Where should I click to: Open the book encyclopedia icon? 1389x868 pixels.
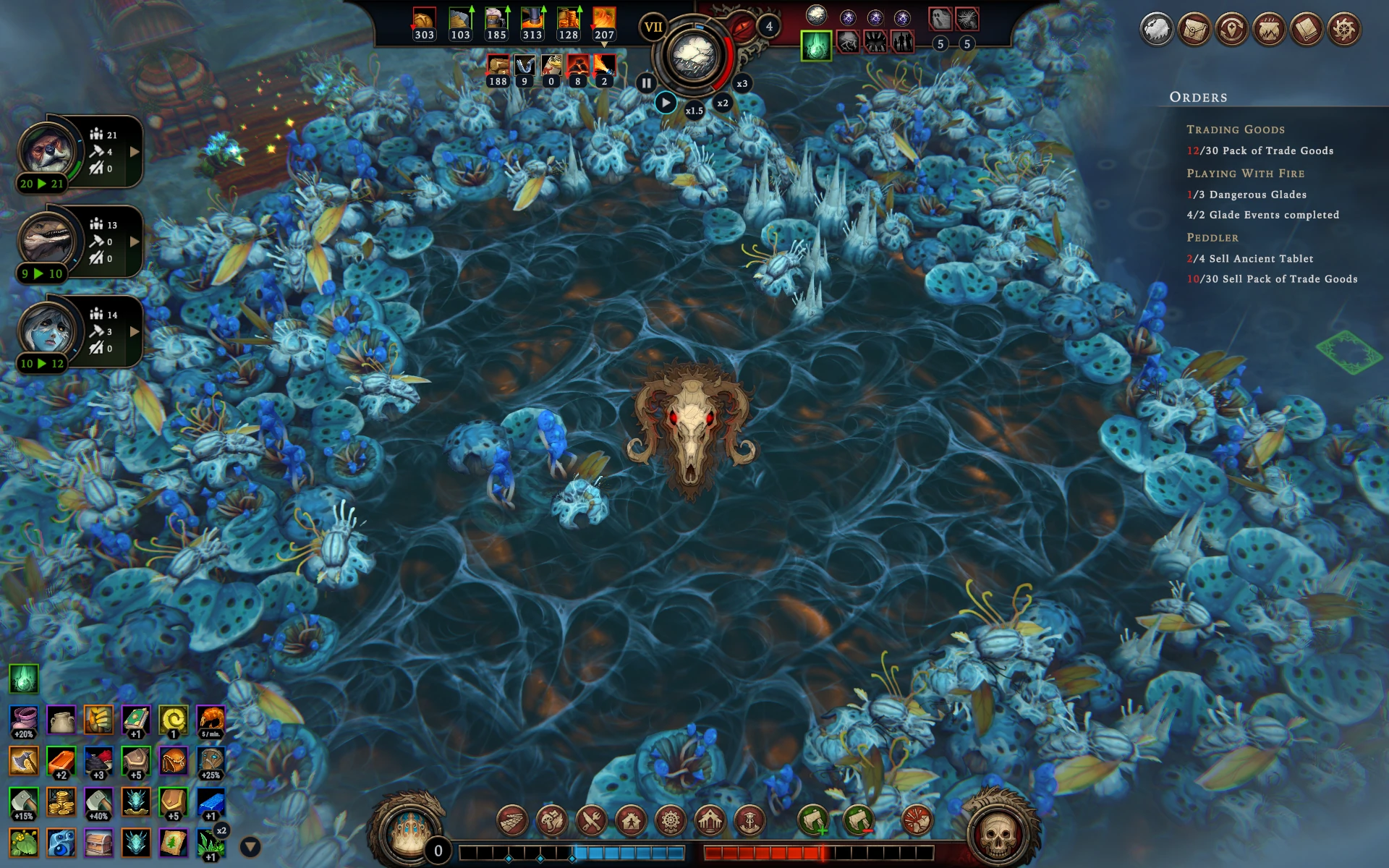1307,30
